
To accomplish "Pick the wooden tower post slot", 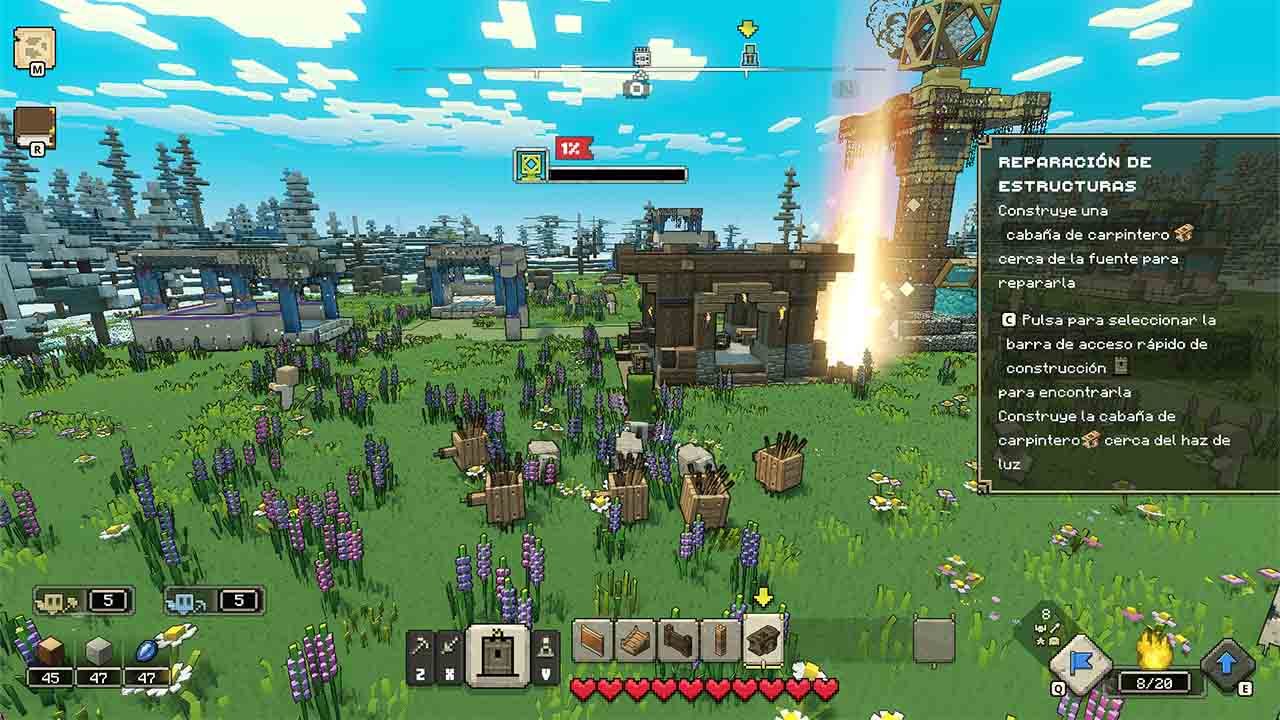I will [720, 641].
